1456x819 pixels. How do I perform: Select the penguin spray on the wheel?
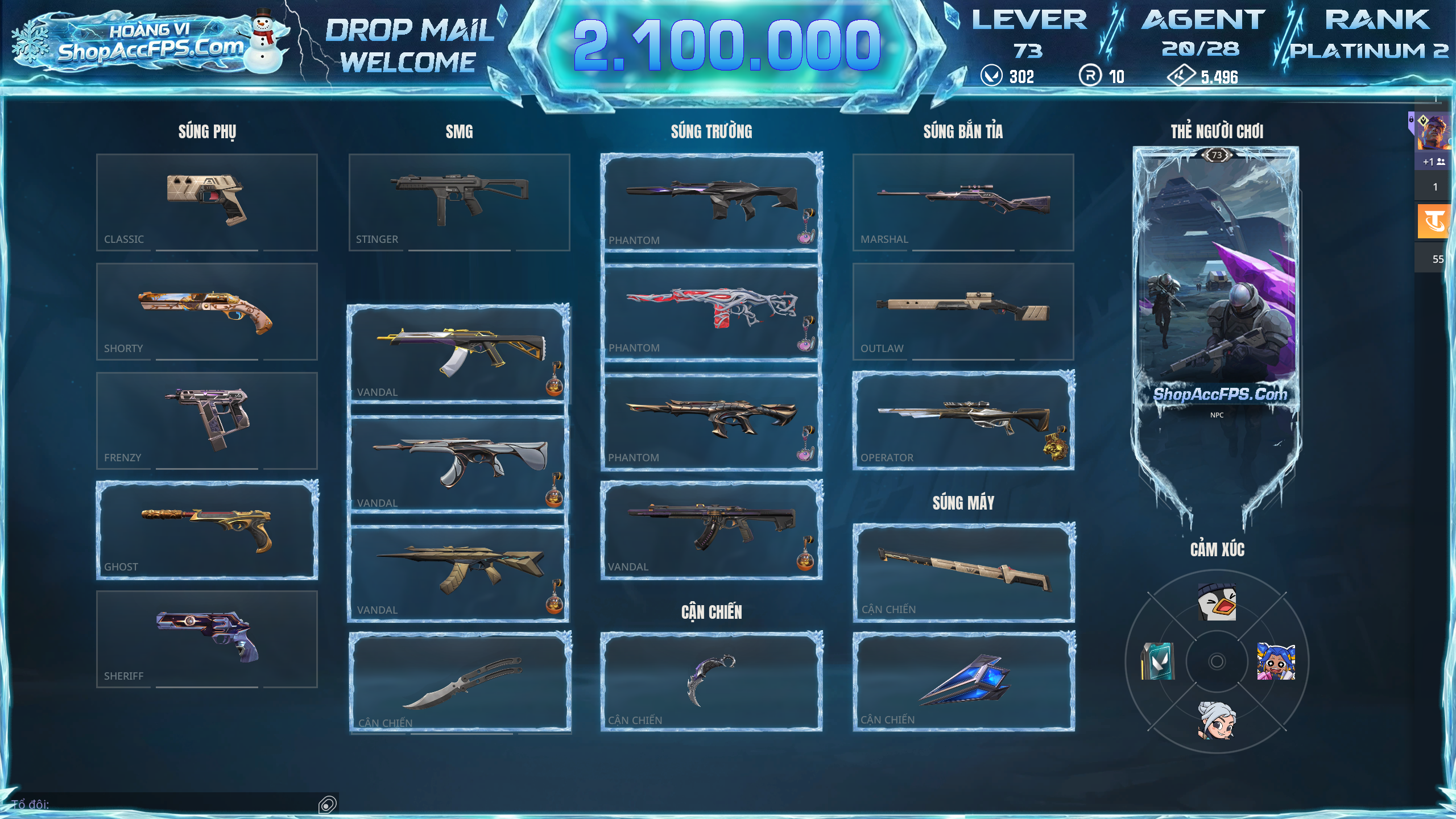coord(1217,602)
